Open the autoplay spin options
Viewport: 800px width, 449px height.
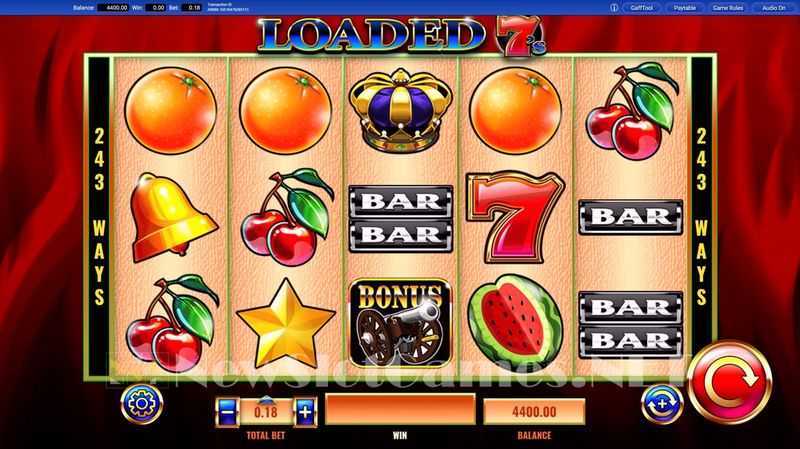click(x=663, y=403)
